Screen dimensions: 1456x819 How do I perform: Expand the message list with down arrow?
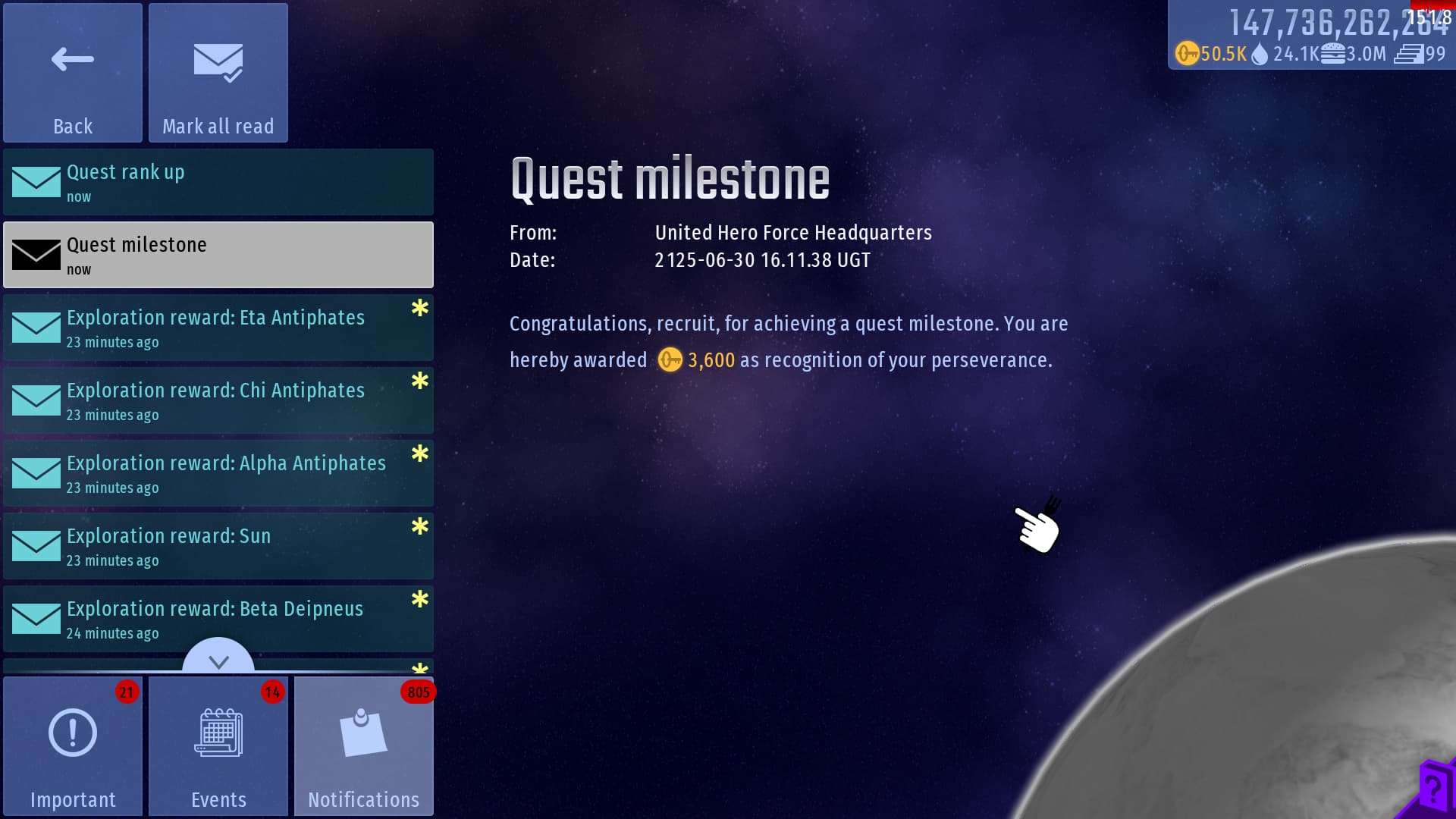[218, 660]
